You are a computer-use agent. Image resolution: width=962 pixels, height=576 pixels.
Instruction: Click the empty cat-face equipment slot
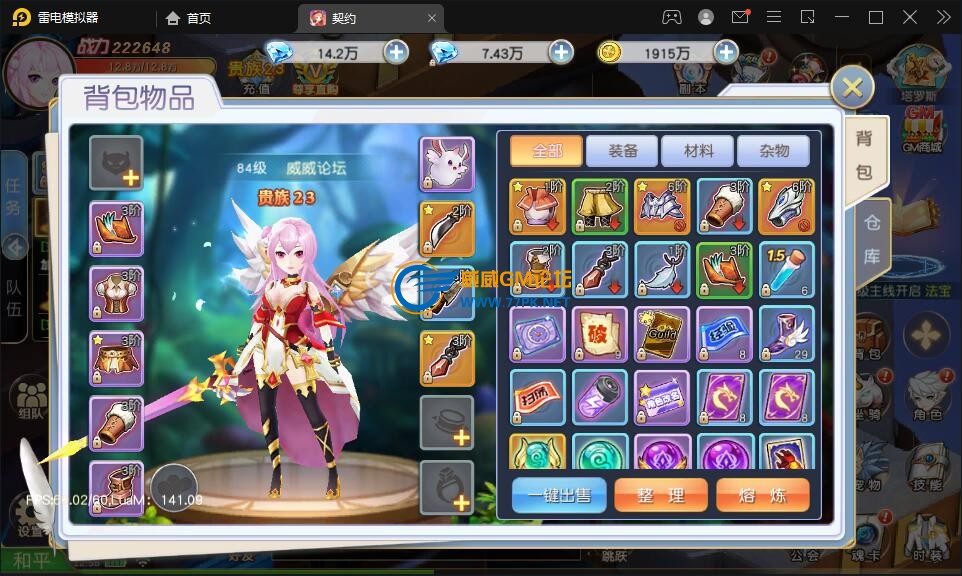[x=116, y=163]
